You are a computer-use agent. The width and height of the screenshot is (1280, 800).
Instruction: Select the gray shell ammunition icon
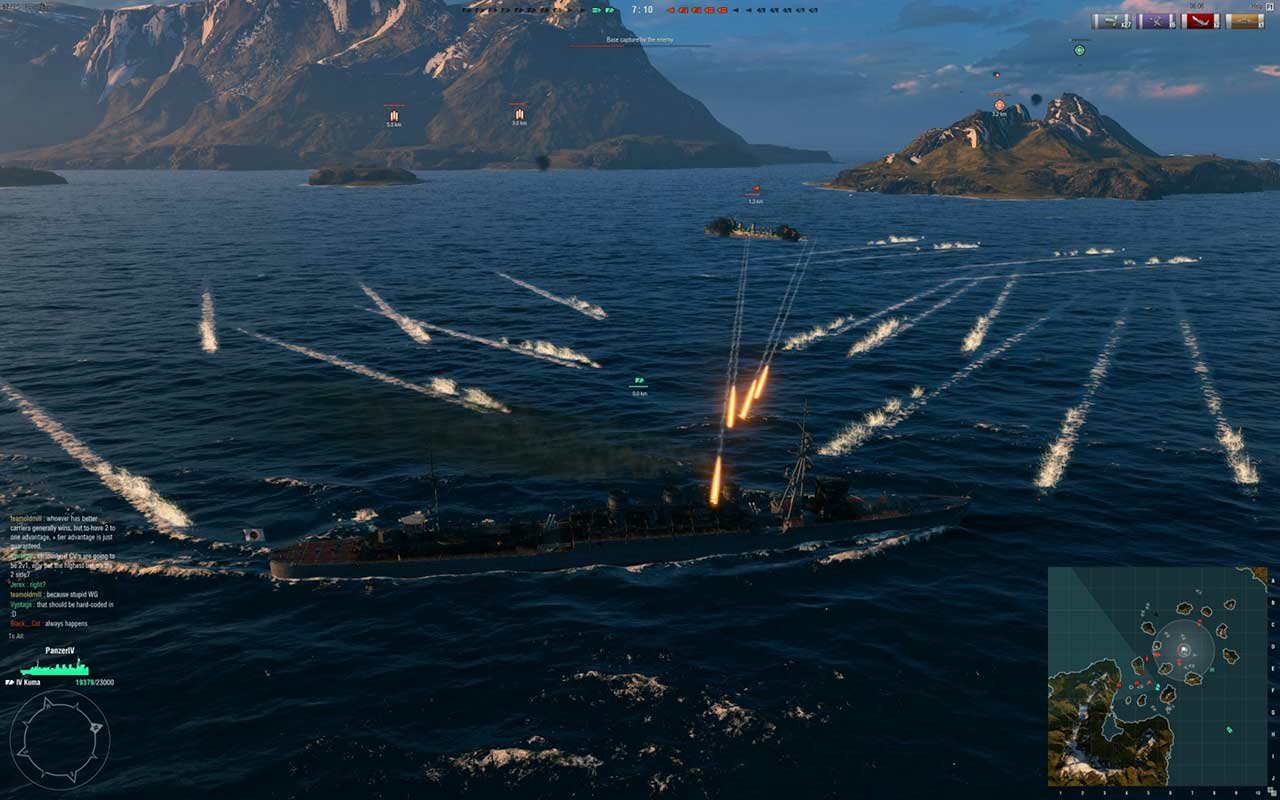point(1111,21)
